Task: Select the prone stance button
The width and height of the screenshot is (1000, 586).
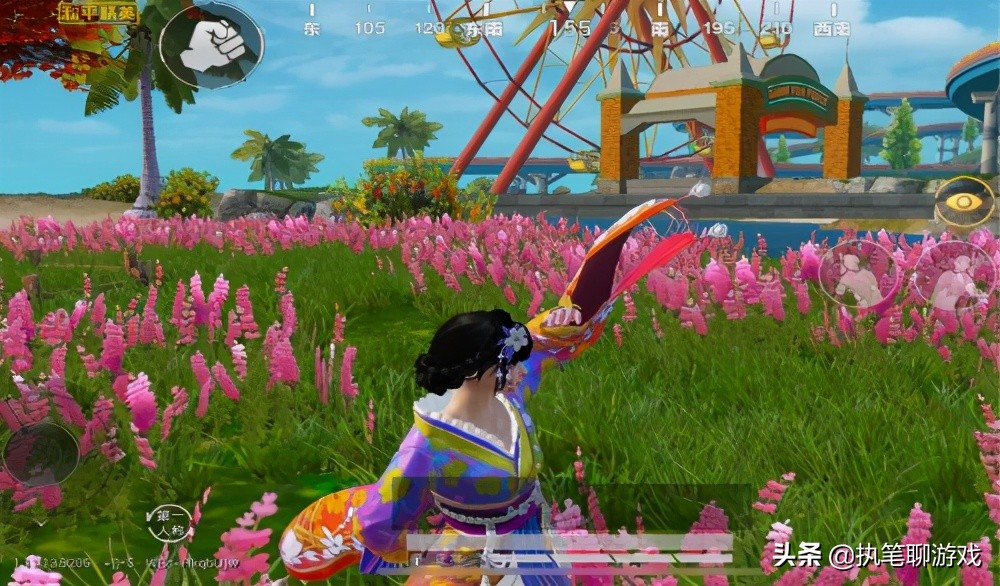Action: tap(953, 277)
